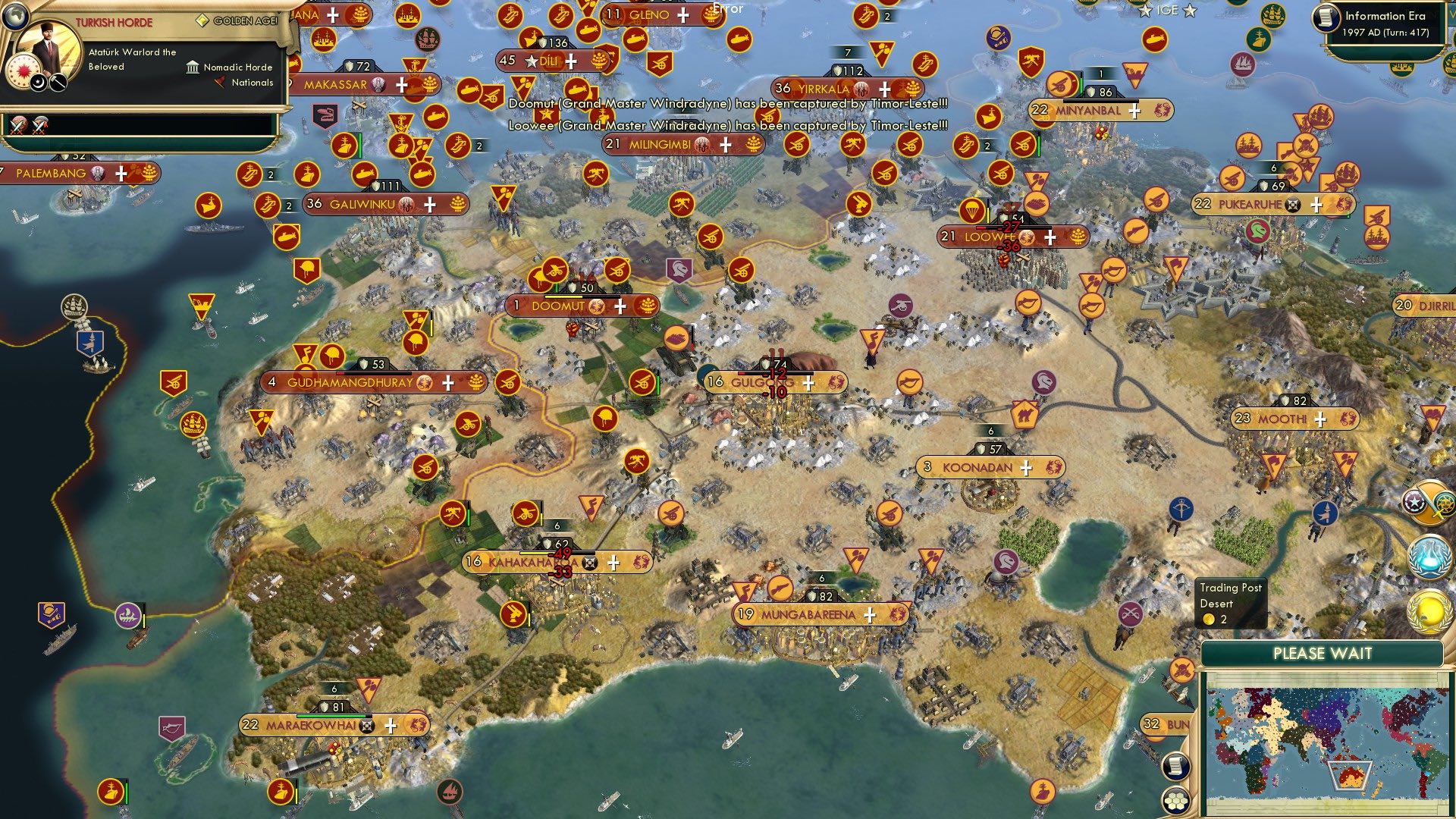Screen dimensions: 1456x819
Task: Click the plus button on Mungabareena's banner
Action: (x=871, y=615)
